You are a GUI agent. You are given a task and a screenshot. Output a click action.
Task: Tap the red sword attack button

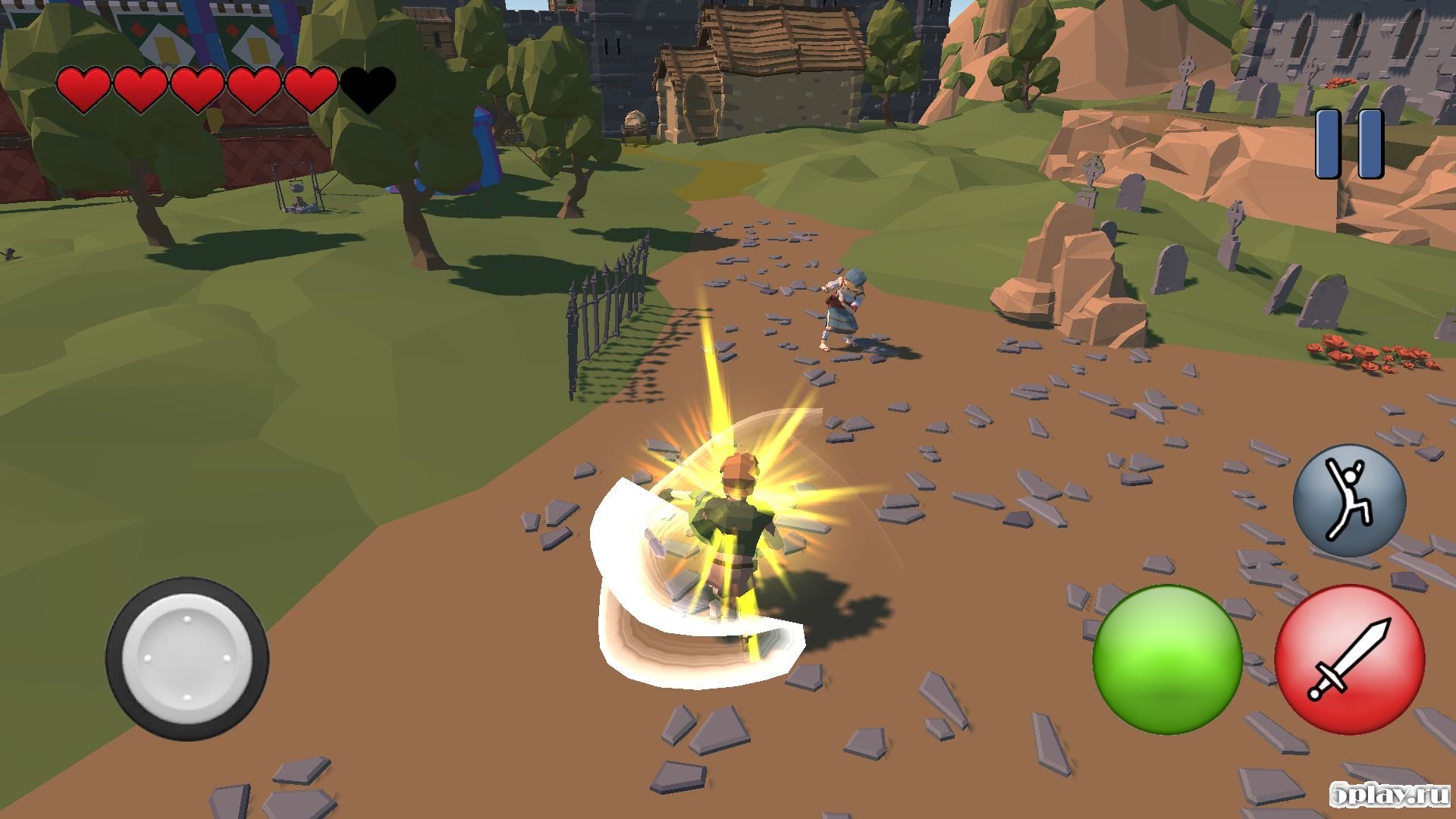click(x=1349, y=658)
